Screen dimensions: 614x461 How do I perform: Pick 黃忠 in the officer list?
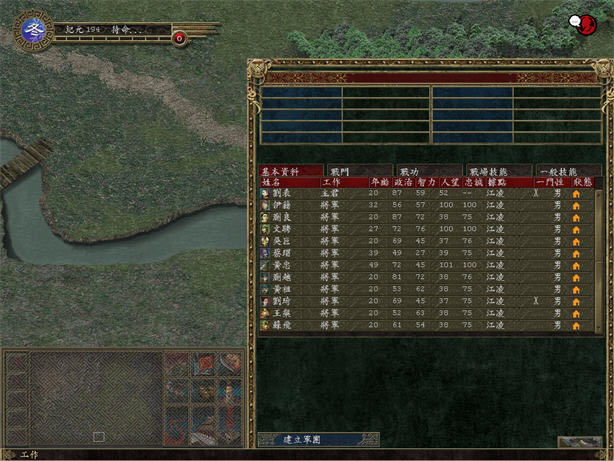(x=283, y=265)
